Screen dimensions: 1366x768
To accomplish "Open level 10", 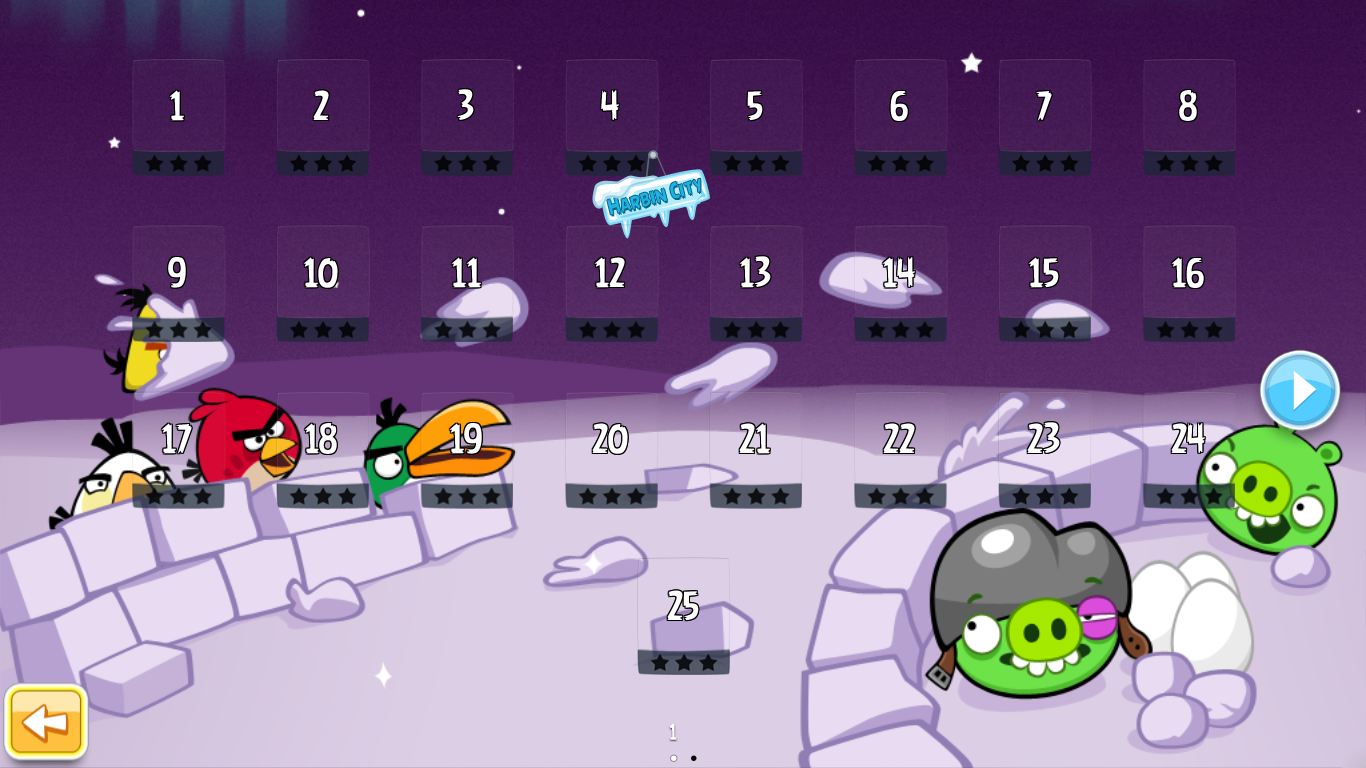I will pos(322,283).
